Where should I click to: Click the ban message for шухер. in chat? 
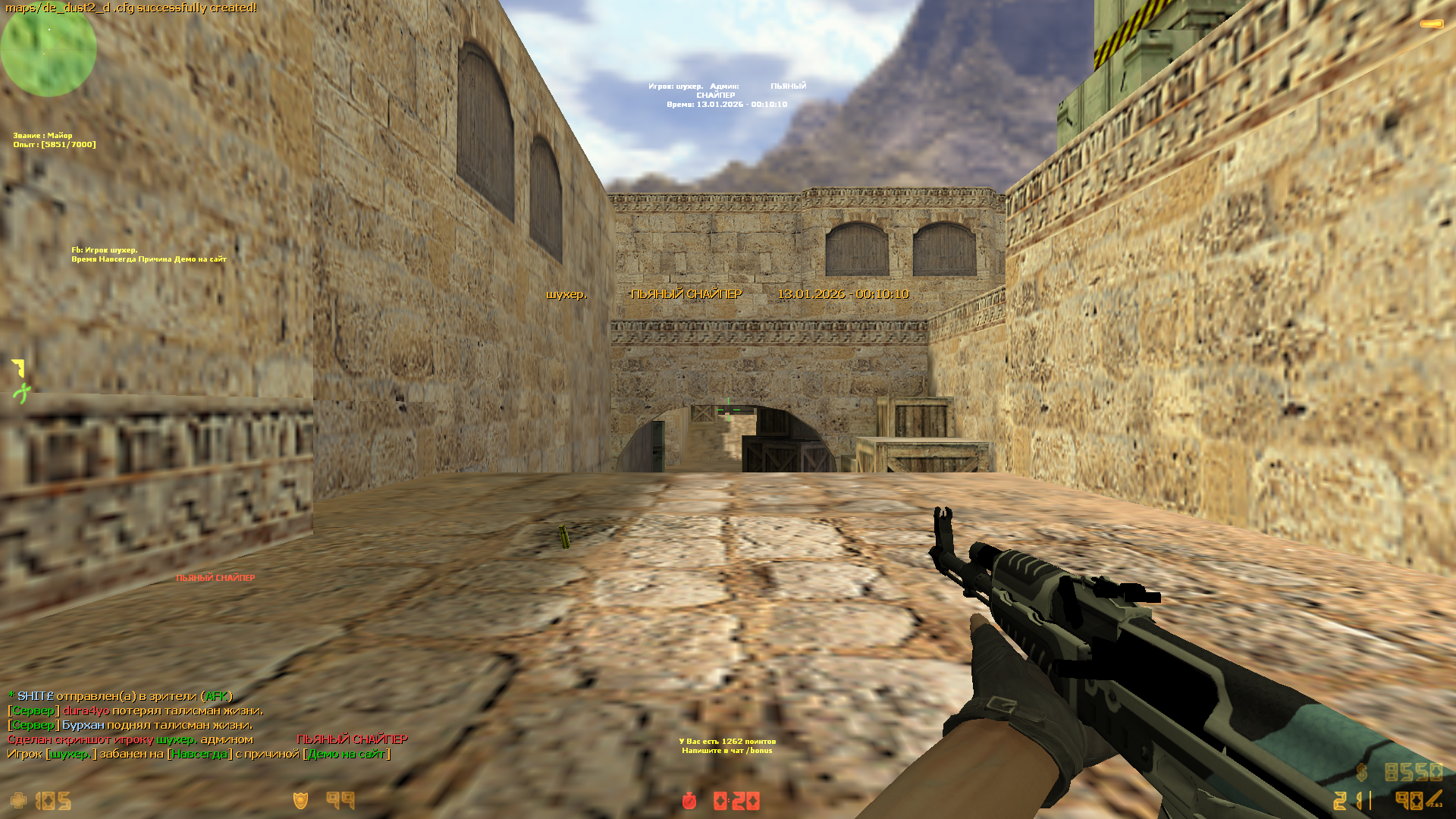click(199, 754)
